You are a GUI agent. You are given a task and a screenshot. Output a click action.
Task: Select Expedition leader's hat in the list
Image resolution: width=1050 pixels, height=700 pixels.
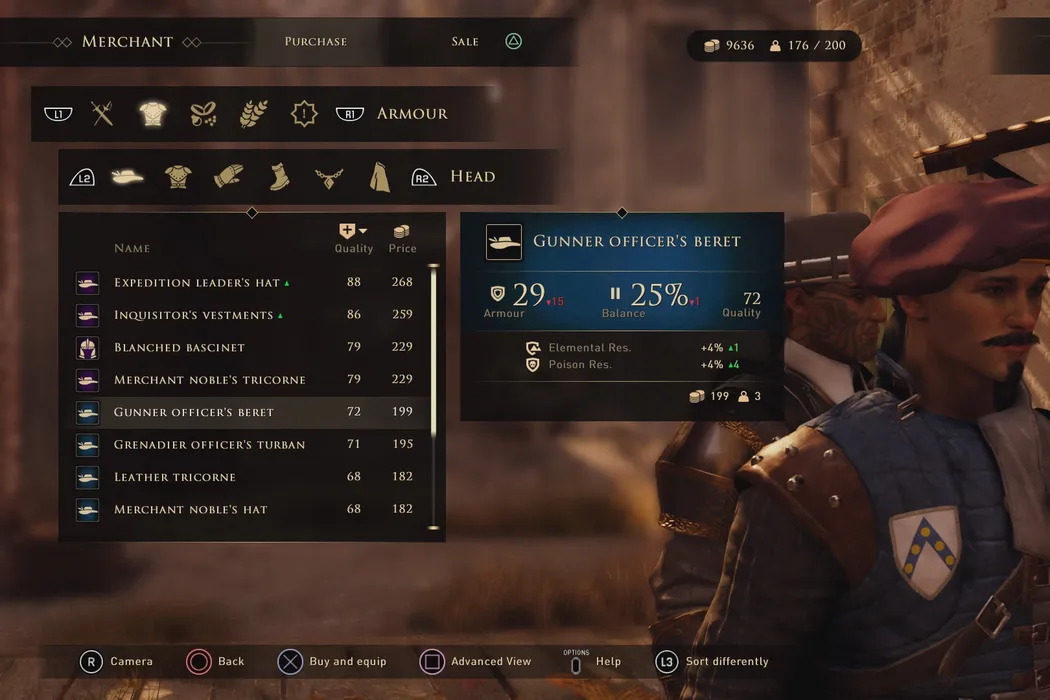click(x=197, y=283)
